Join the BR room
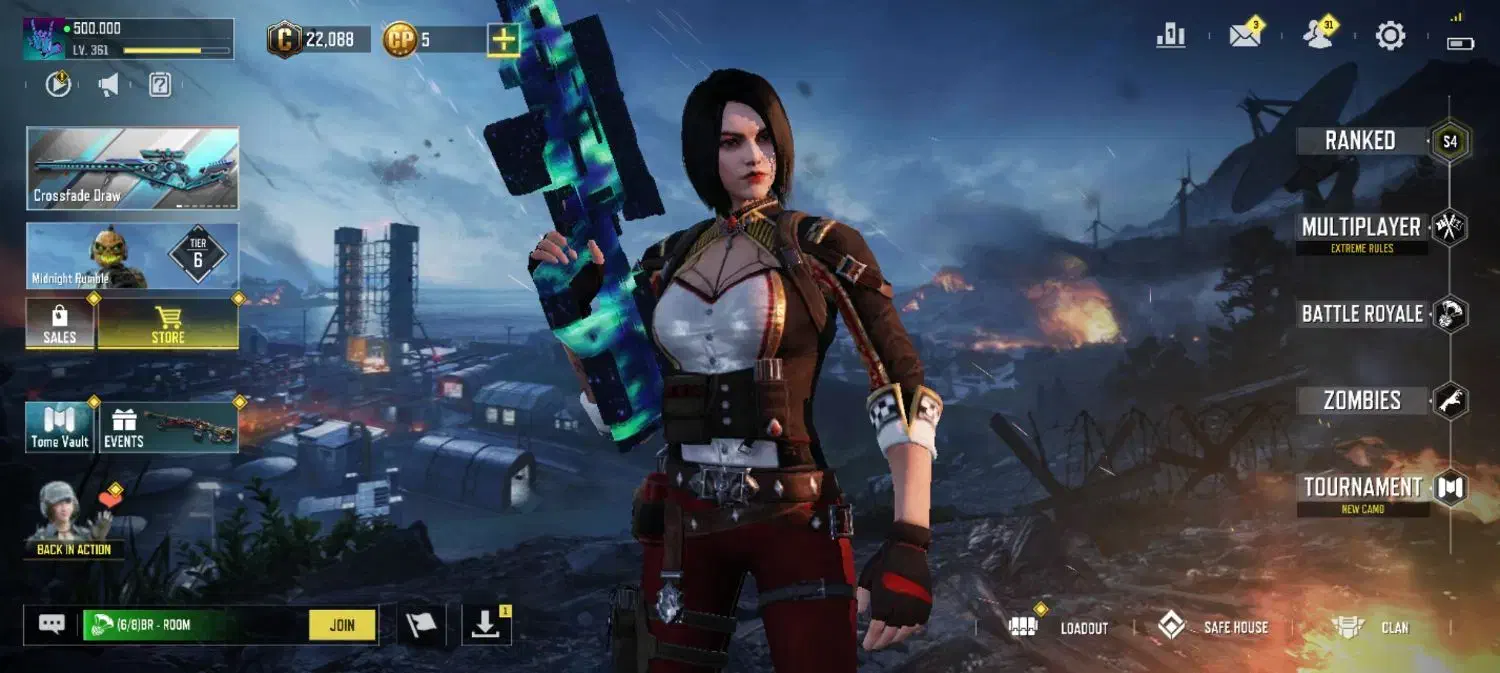Image resolution: width=1500 pixels, height=673 pixels. 342,625
